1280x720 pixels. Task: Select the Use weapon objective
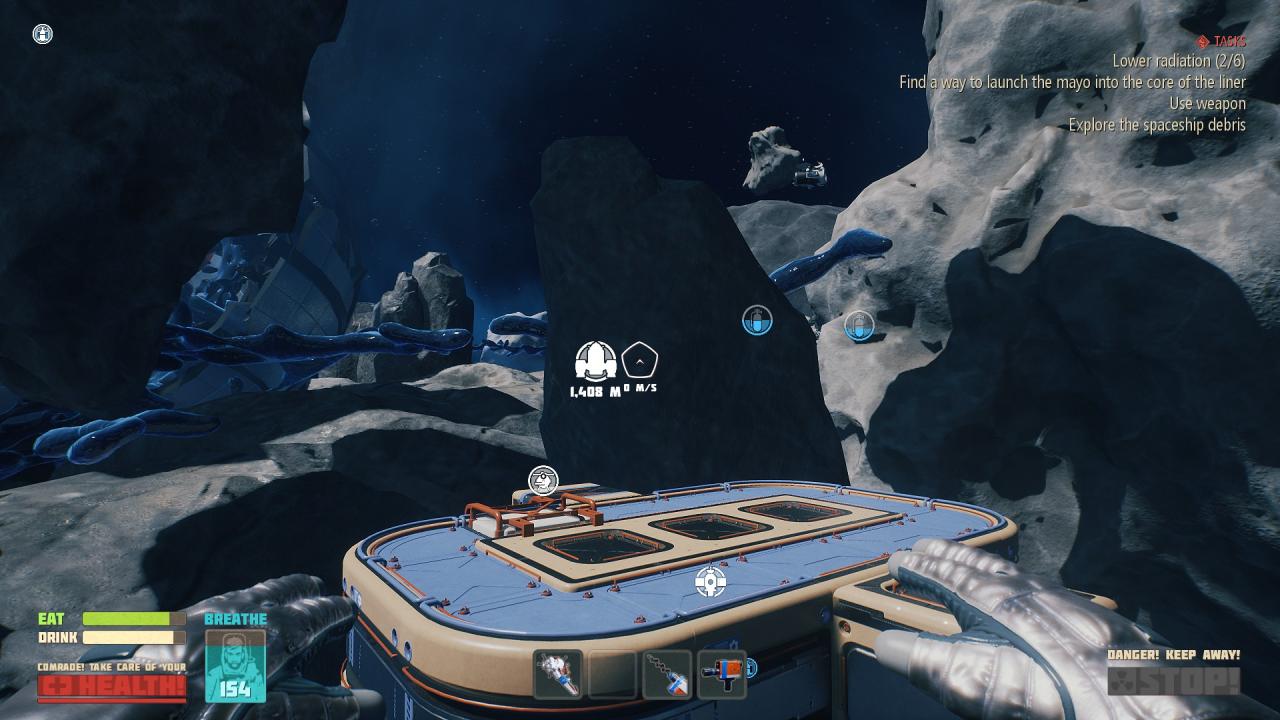[1207, 103]
